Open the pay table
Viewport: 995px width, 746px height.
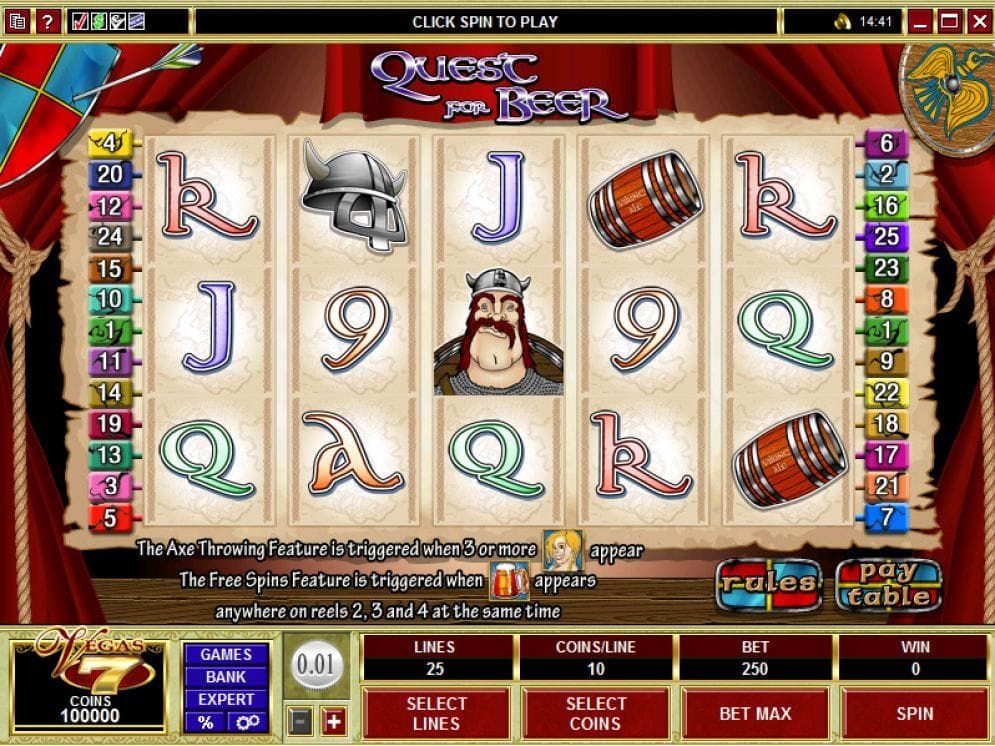tap(888, 583)
